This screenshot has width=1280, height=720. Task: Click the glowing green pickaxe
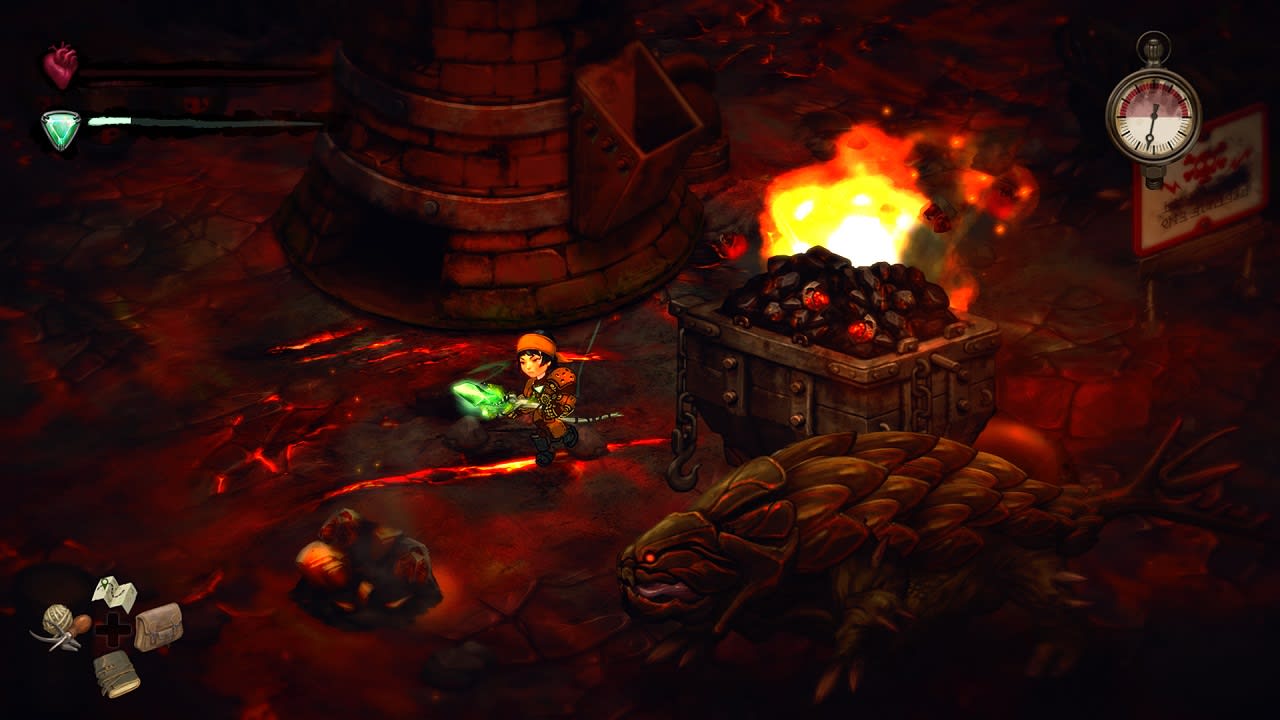(x=479, y=398)
